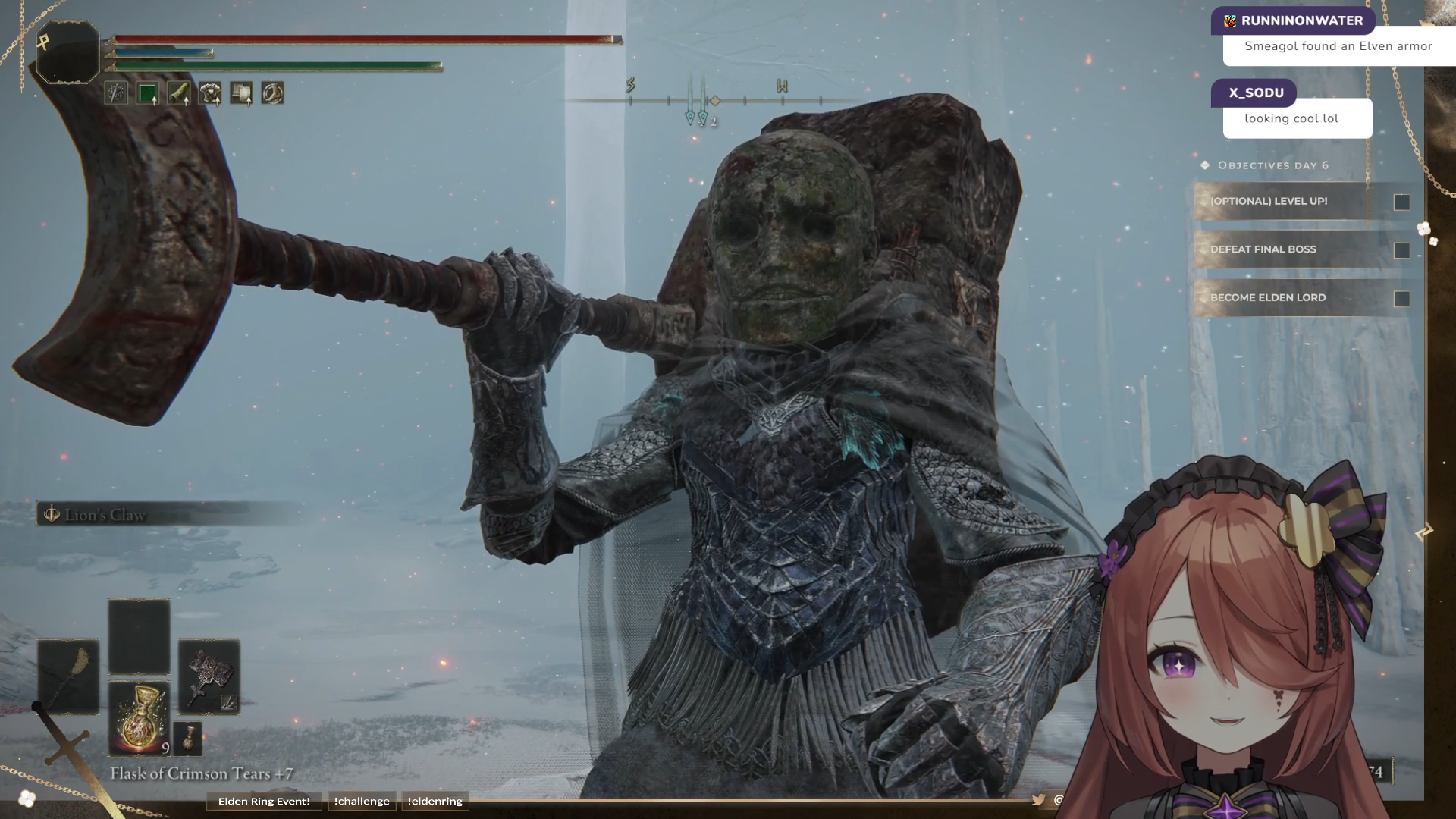Screen dimensions: 1456x819
Task: Click the !challenge command tag
Action: 362,801
